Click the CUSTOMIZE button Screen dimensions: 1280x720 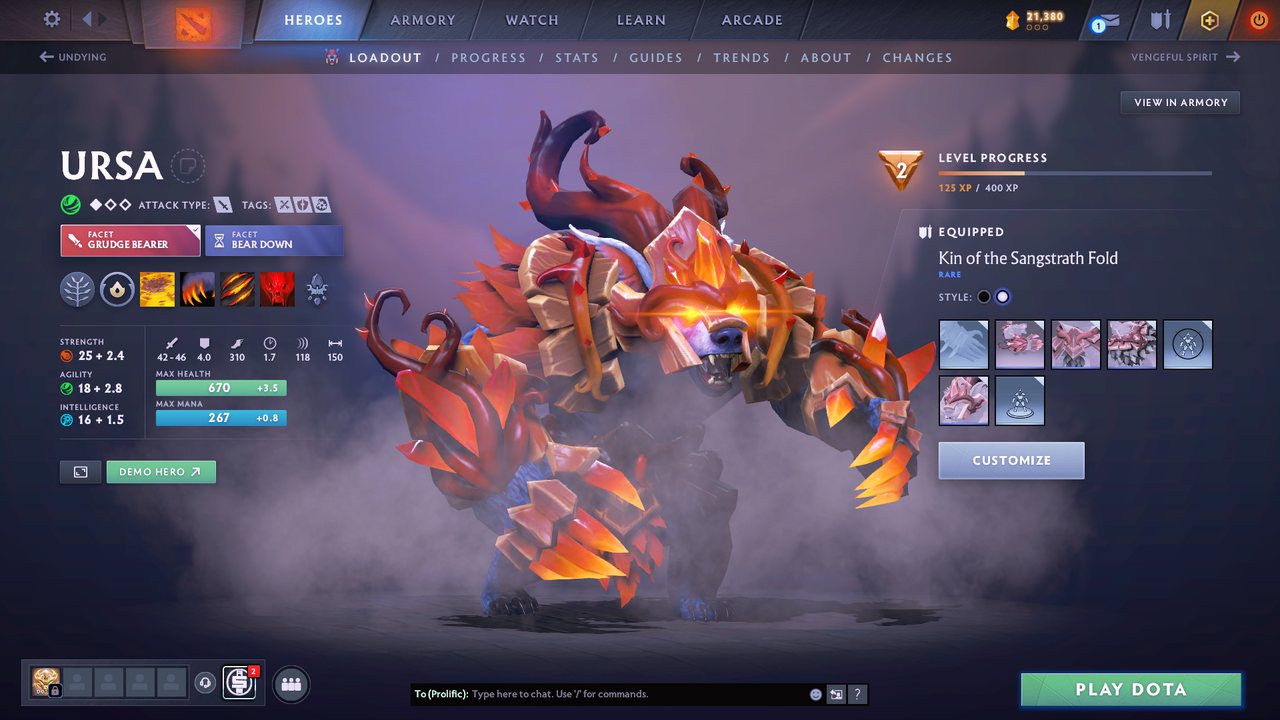tap(1011, 460)
